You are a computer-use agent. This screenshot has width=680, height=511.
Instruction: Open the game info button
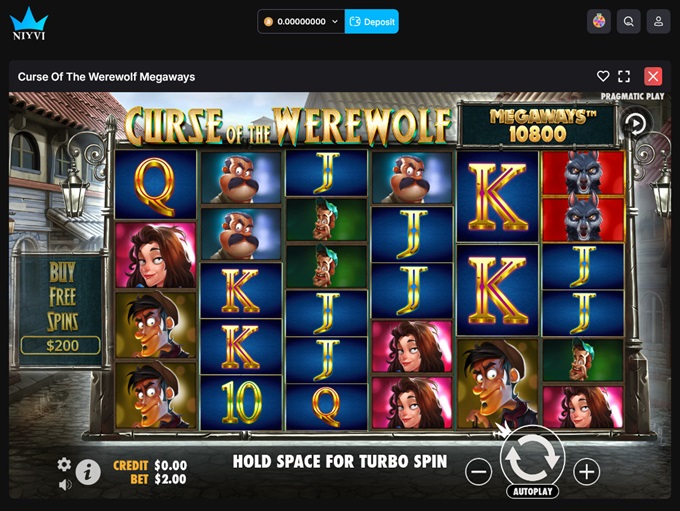click(88, 471)
